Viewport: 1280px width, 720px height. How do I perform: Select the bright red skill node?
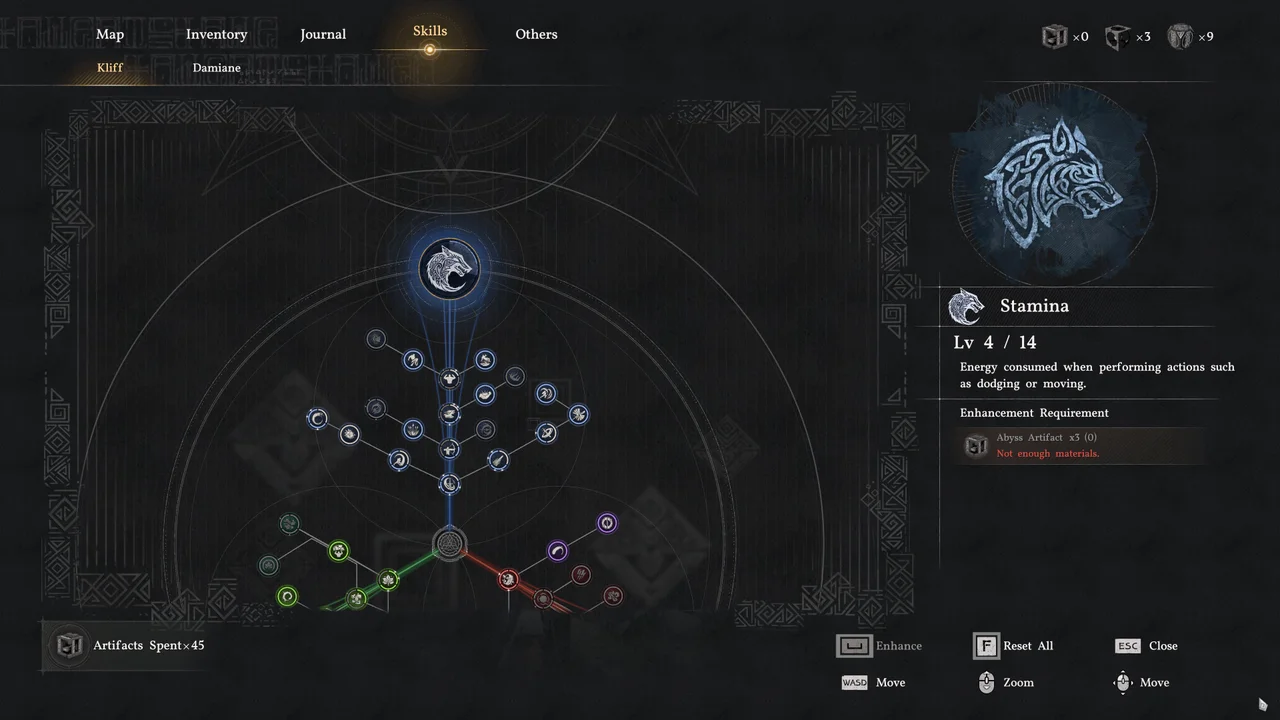[508, 579]
